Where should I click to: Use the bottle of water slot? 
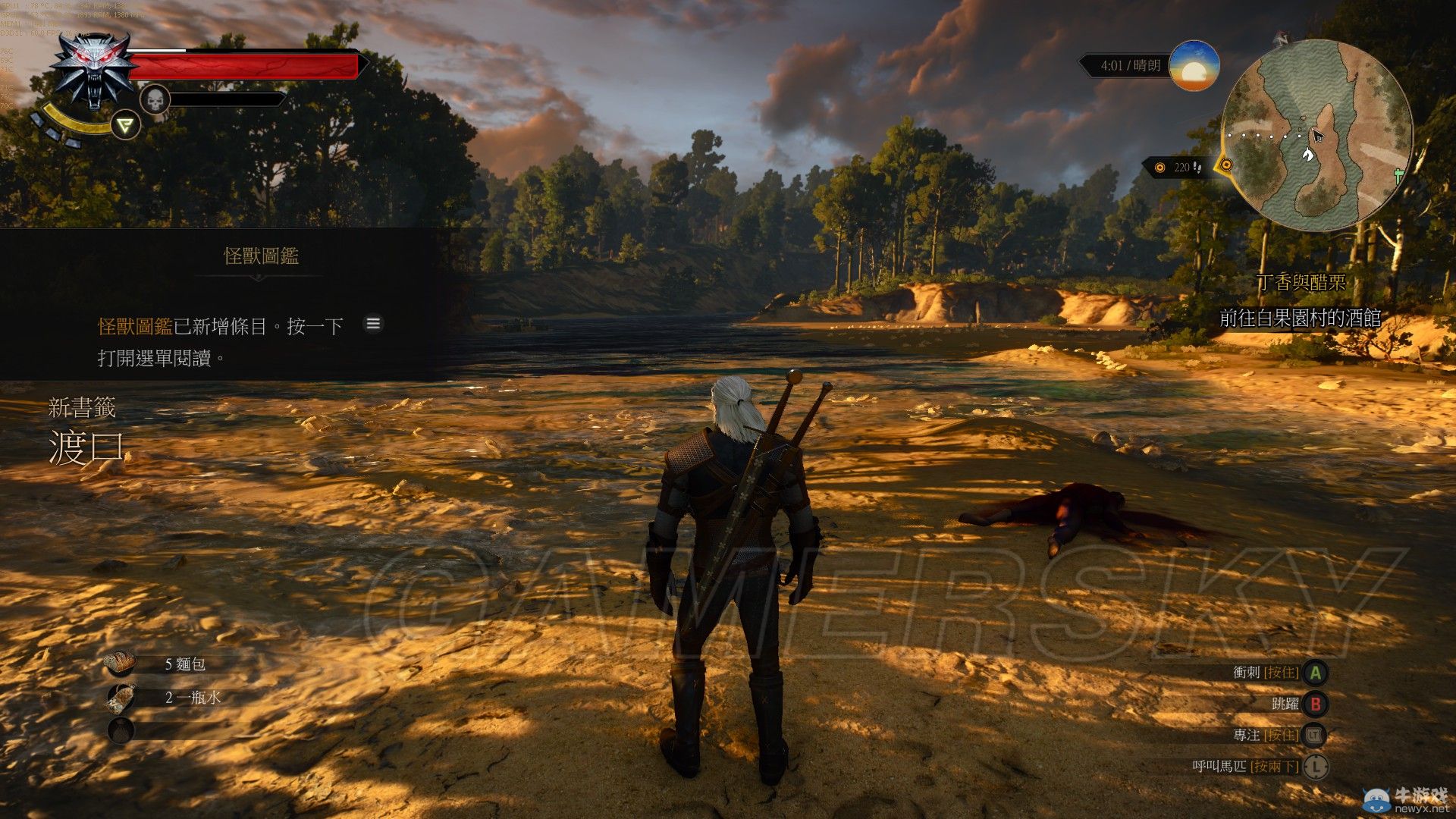pyautogui.click(x=121, y=698)
